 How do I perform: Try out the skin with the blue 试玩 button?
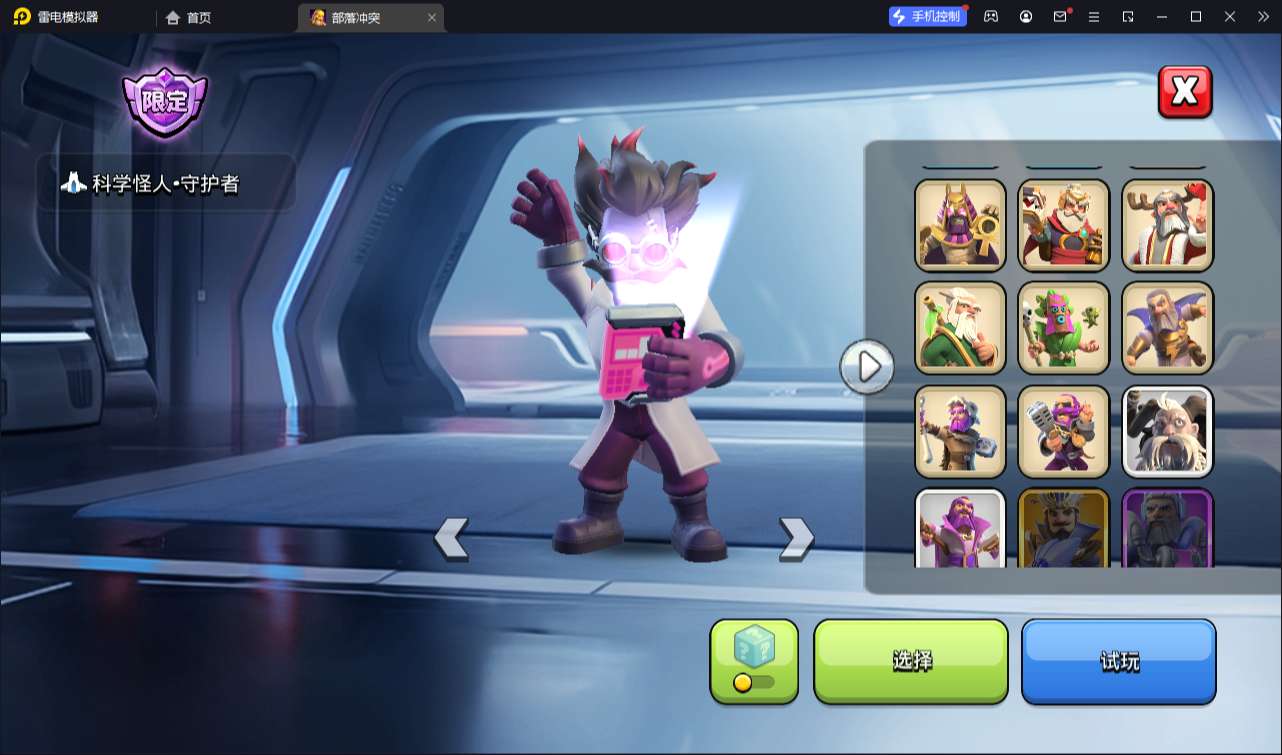click(1118, 661)
